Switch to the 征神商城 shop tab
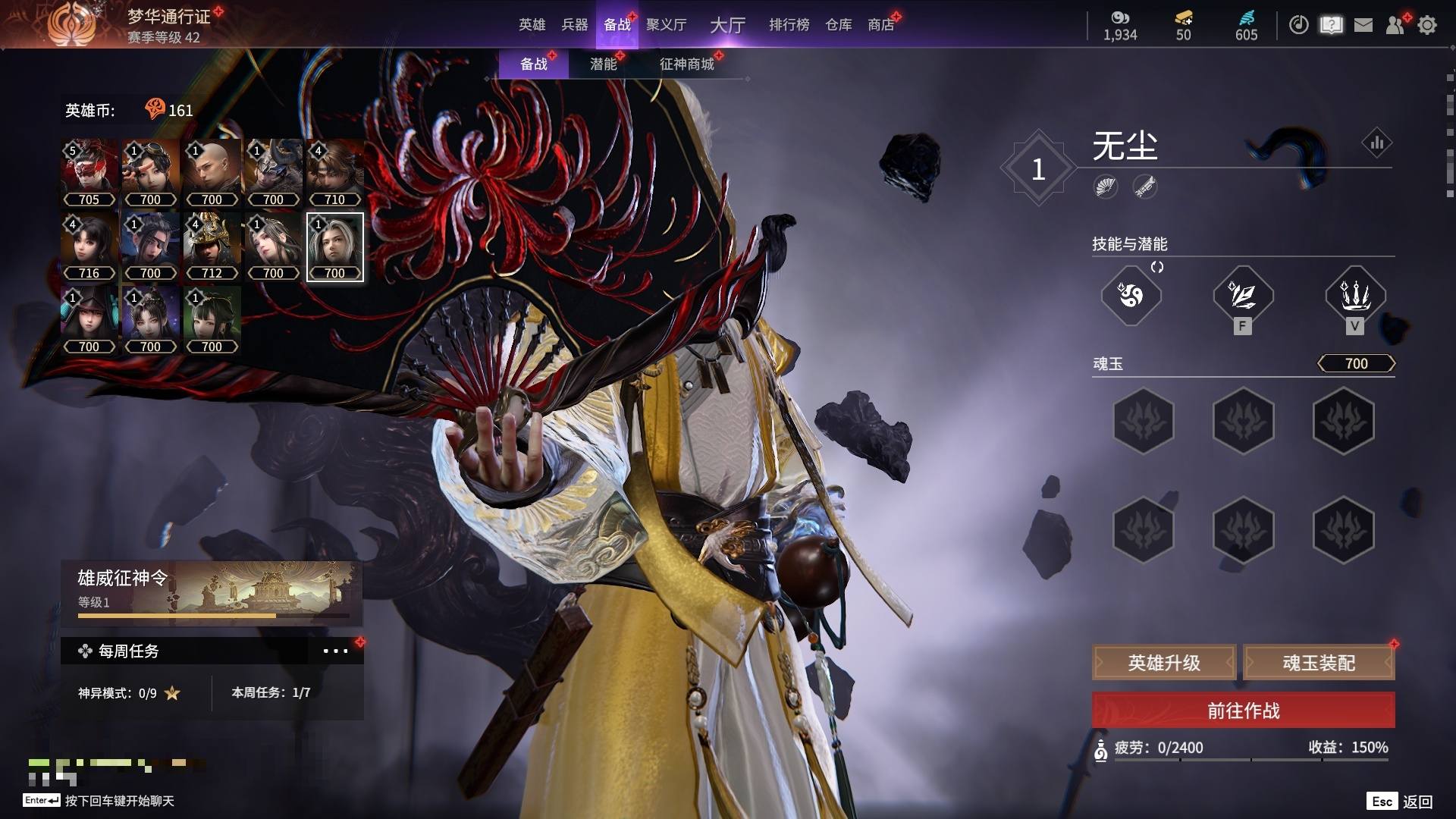The width and height of the screenshot is (1456, 819). pyautogui.click(x=686, y=64)
